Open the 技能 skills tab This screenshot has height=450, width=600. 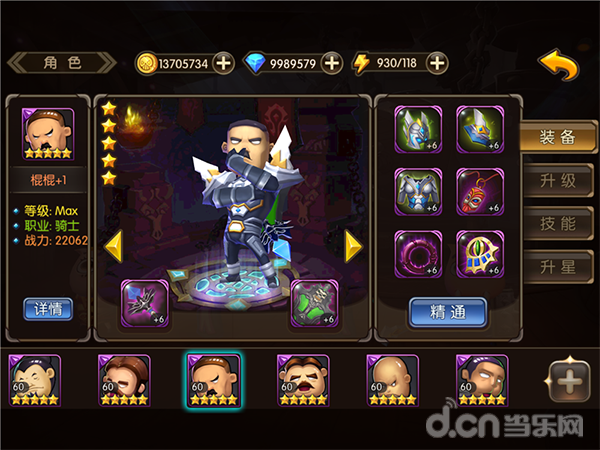click(557, 225)
